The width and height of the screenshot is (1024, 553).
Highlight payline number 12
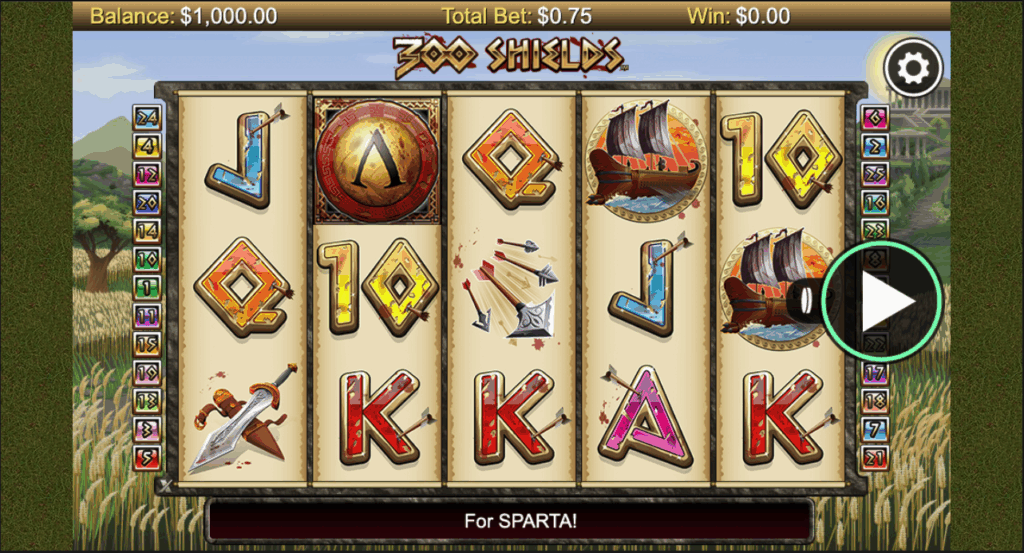point(147,174)
